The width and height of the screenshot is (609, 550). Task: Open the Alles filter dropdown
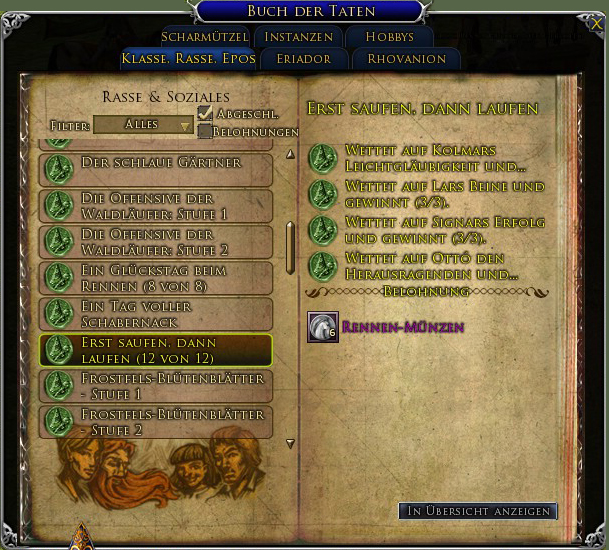click(144, 125)
